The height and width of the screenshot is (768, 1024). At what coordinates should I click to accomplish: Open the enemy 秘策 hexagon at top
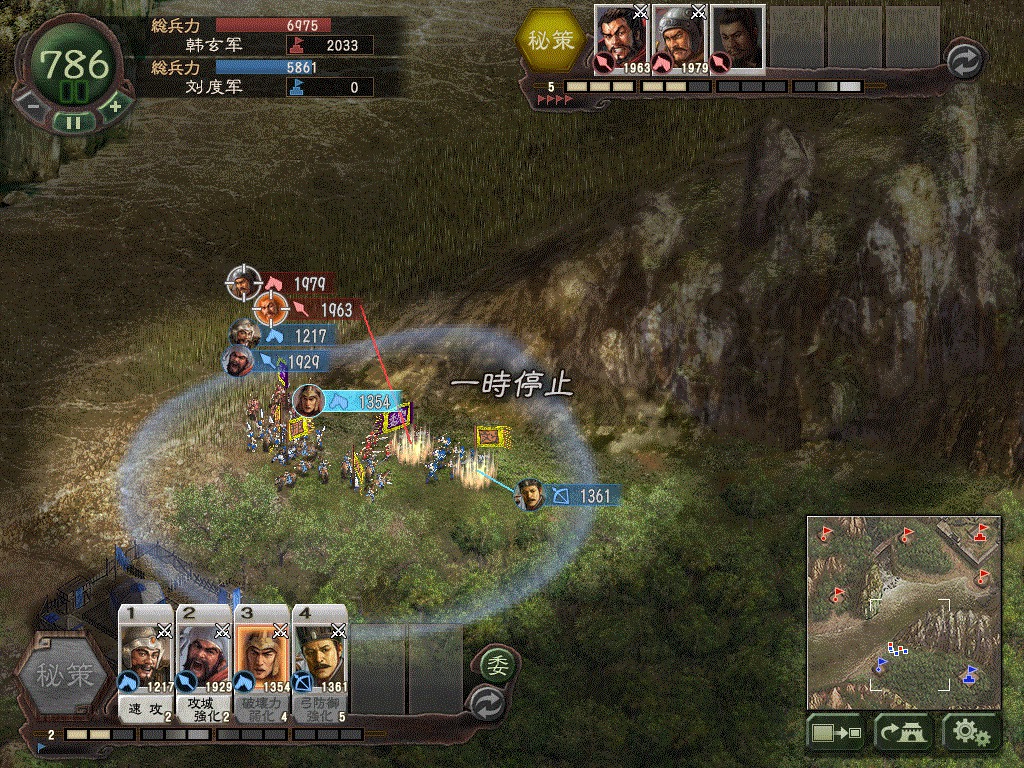click(x=551, y=40)
